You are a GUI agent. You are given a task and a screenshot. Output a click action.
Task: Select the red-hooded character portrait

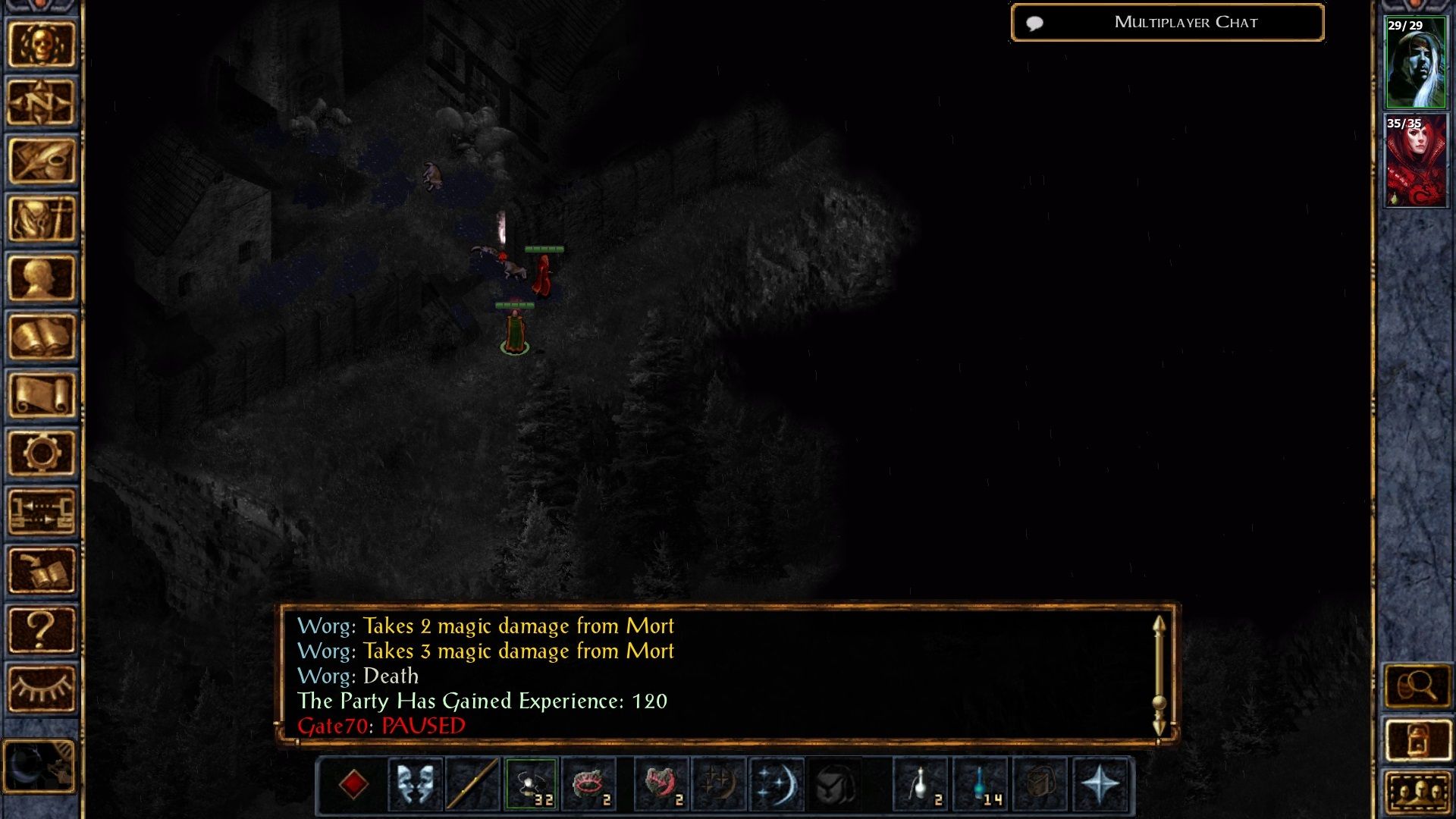[x=1415, y=162]
